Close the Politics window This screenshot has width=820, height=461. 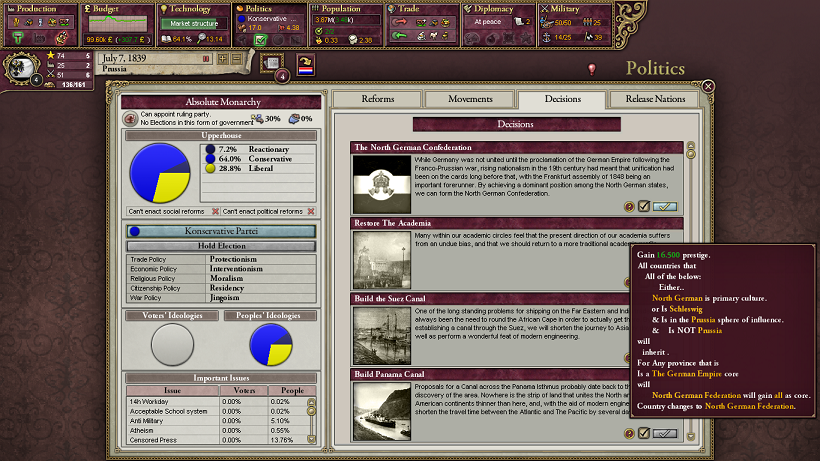pyautogui.click(x=708, y=87)
